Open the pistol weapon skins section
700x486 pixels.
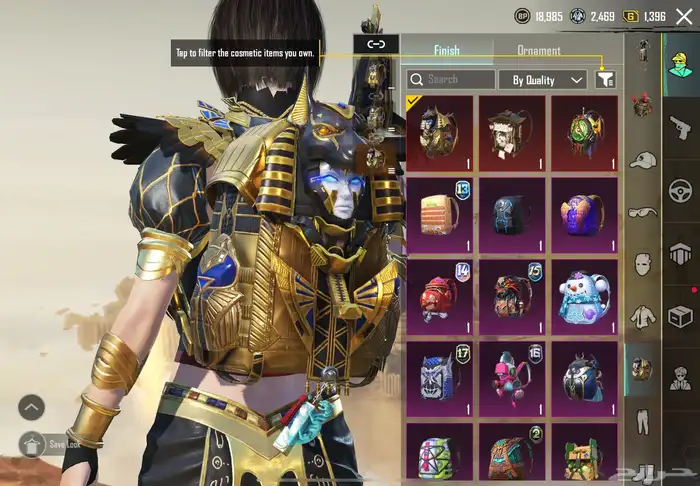coord(681,125)
